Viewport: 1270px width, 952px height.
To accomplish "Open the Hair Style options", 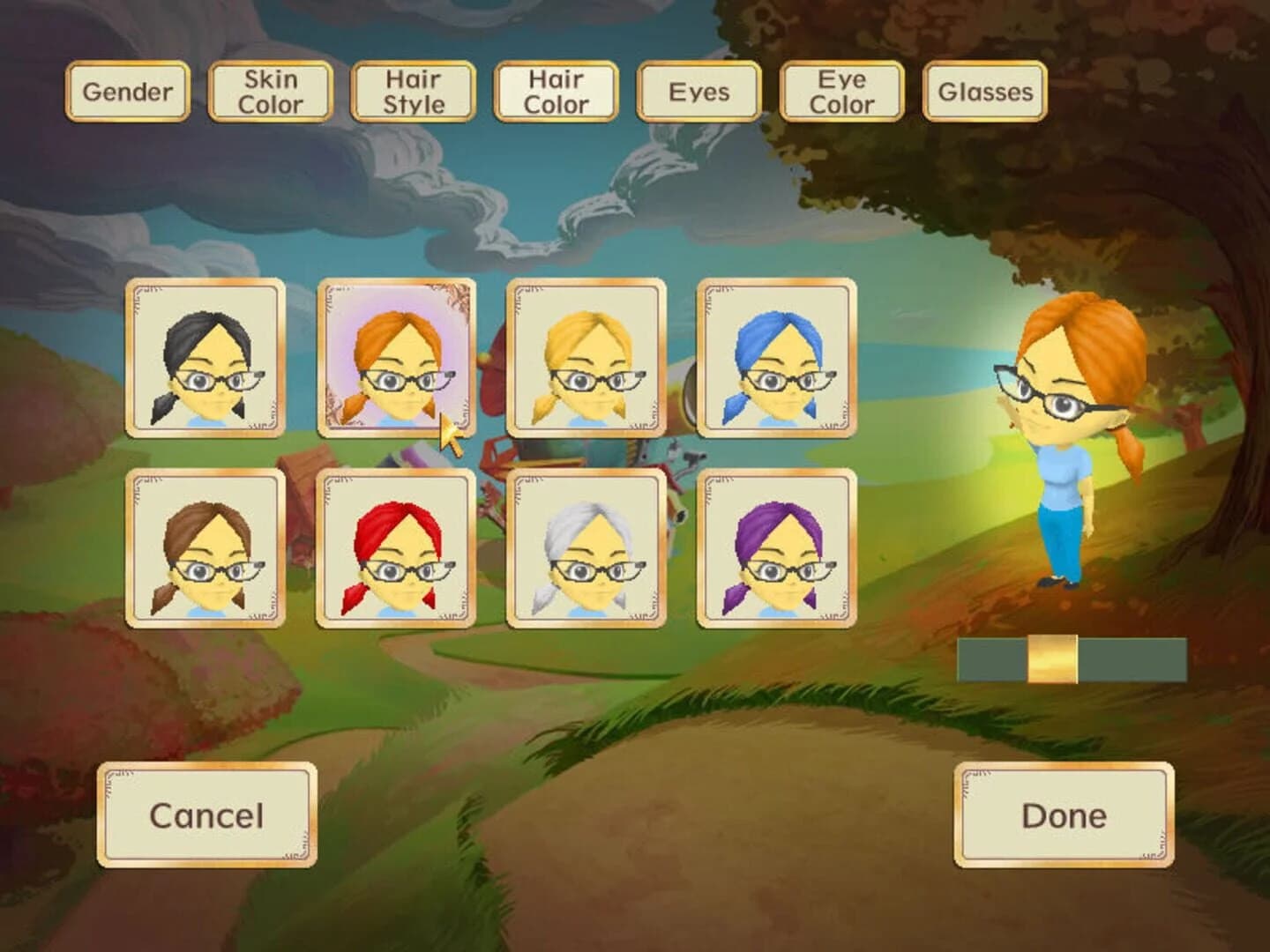I will (x=413, y=89).
